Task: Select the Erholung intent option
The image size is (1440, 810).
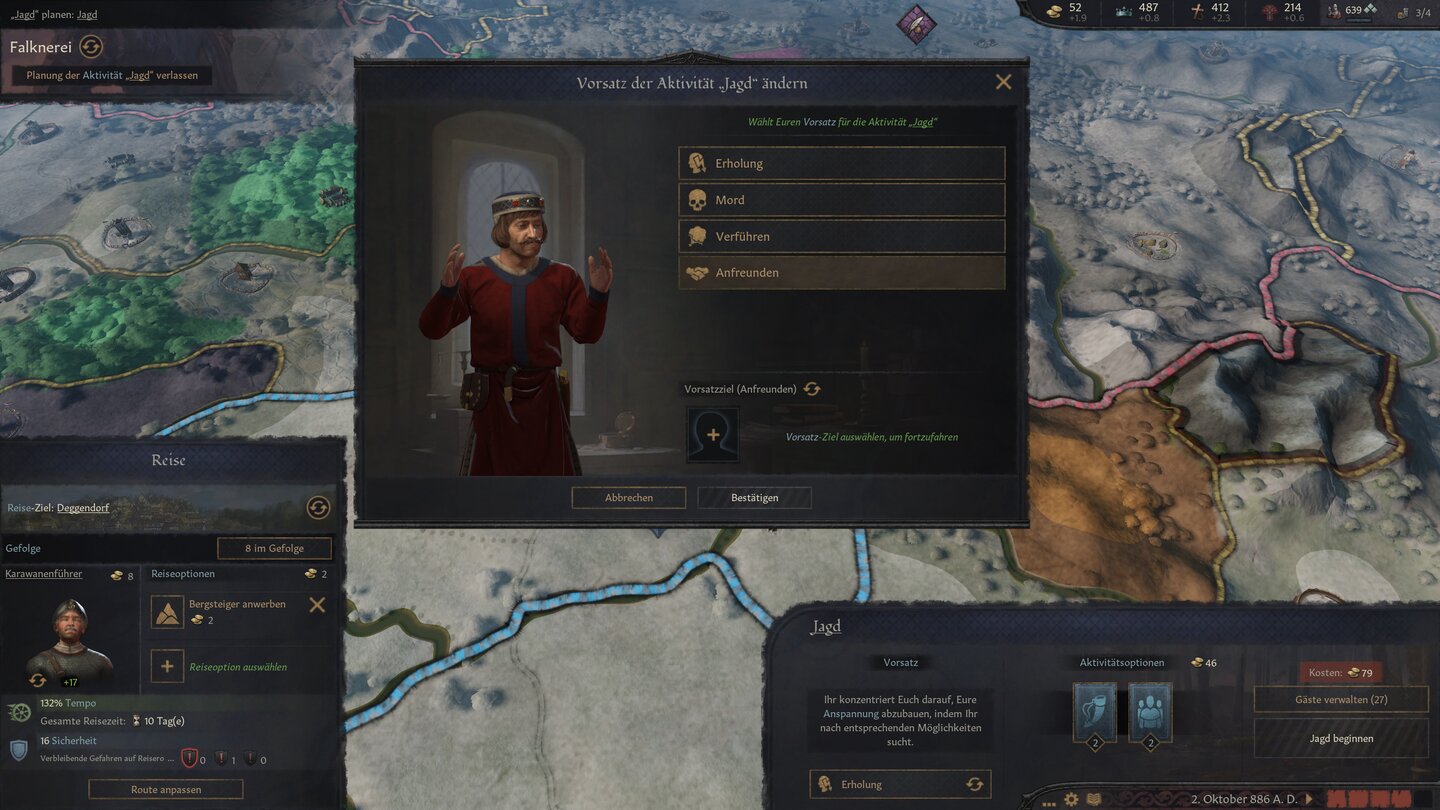Action: point(841,164)
